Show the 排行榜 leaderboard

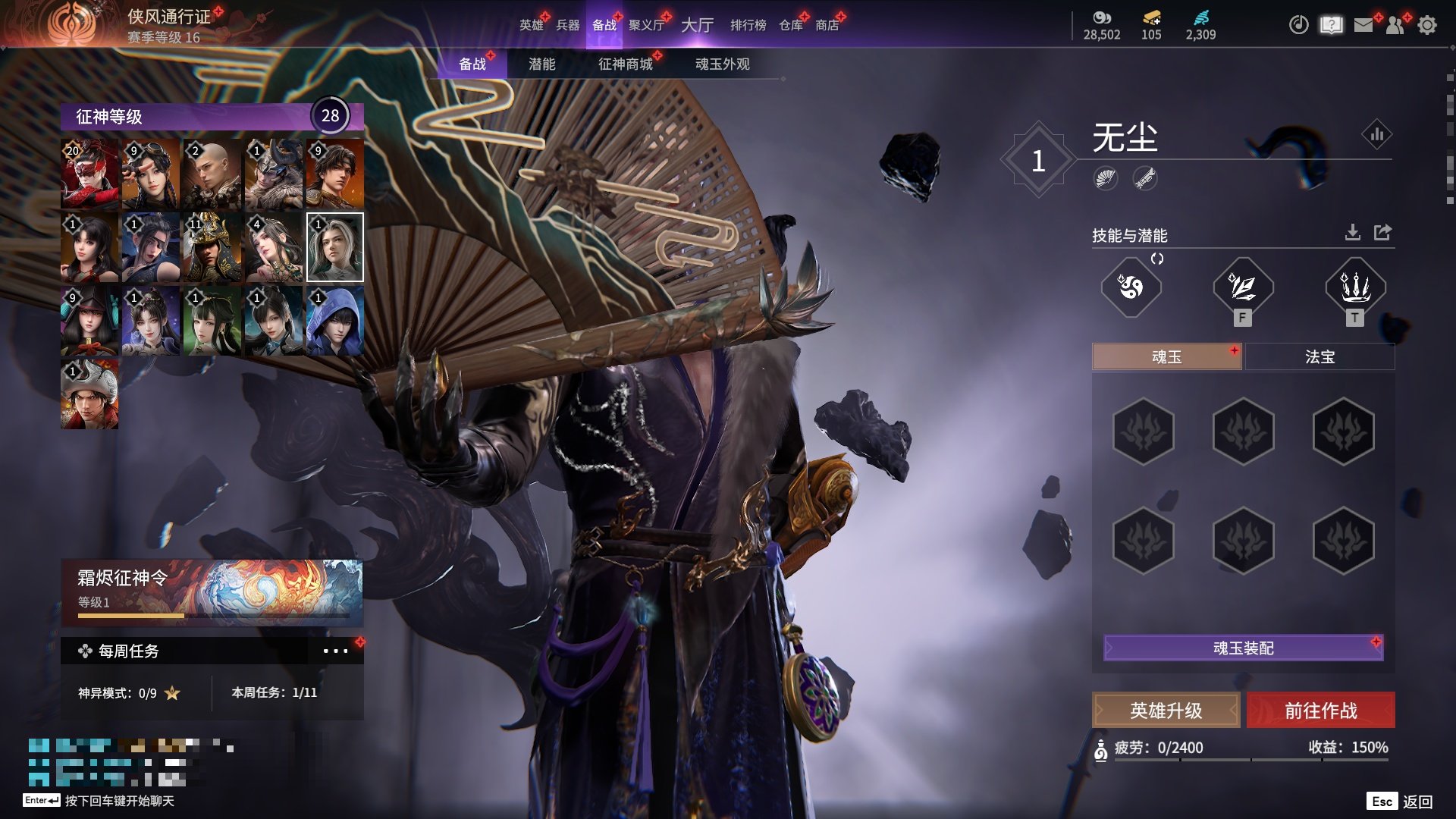[x=748, y=25]
